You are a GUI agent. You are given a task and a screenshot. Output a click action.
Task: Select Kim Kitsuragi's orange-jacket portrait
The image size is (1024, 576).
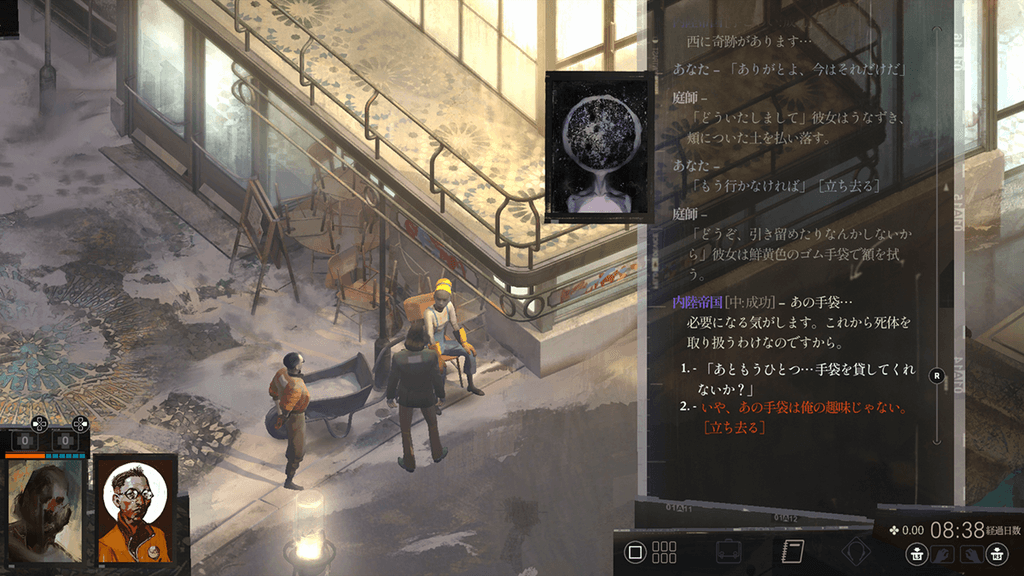(137, 510)
